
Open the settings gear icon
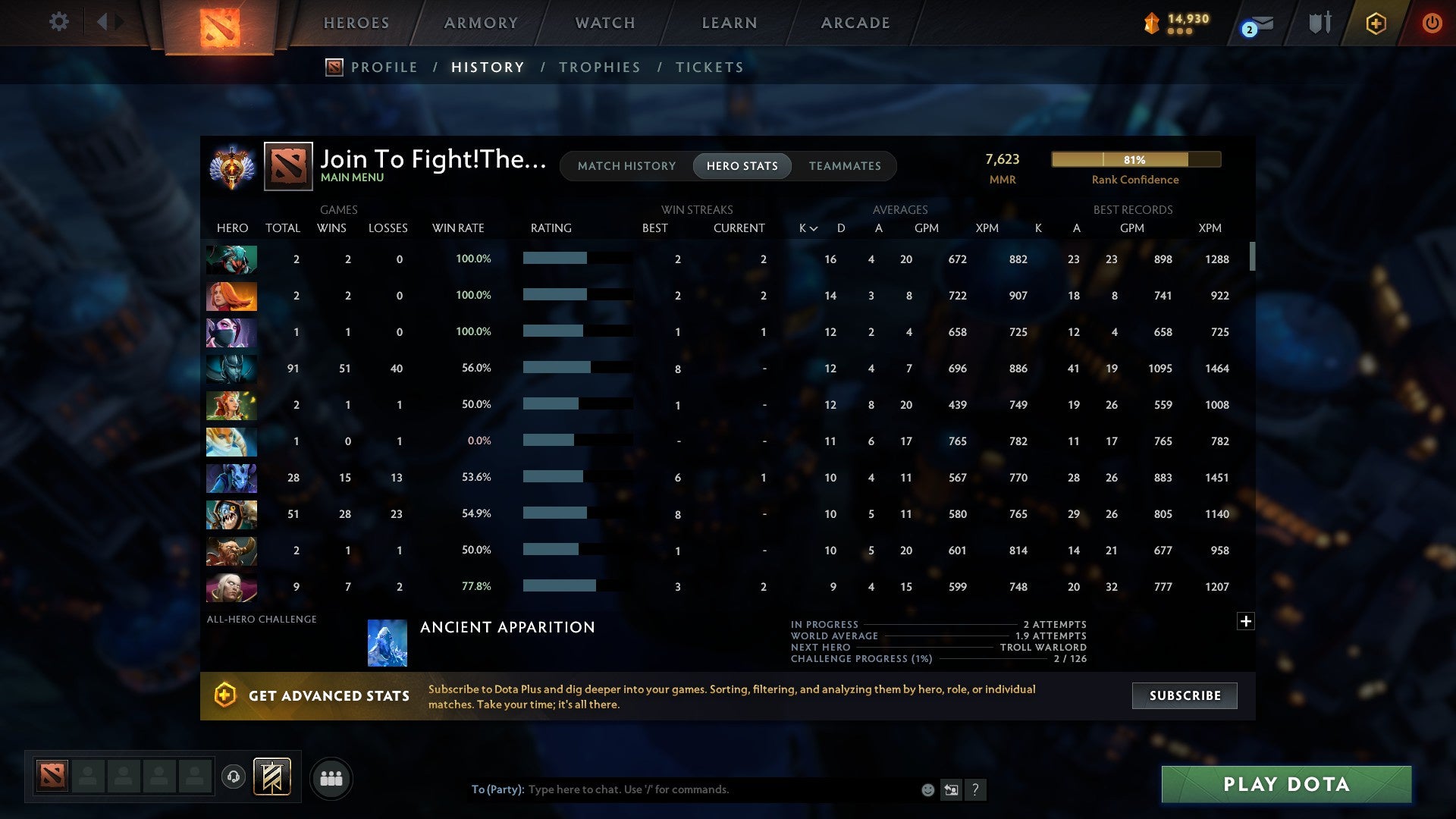click(59, 22)
